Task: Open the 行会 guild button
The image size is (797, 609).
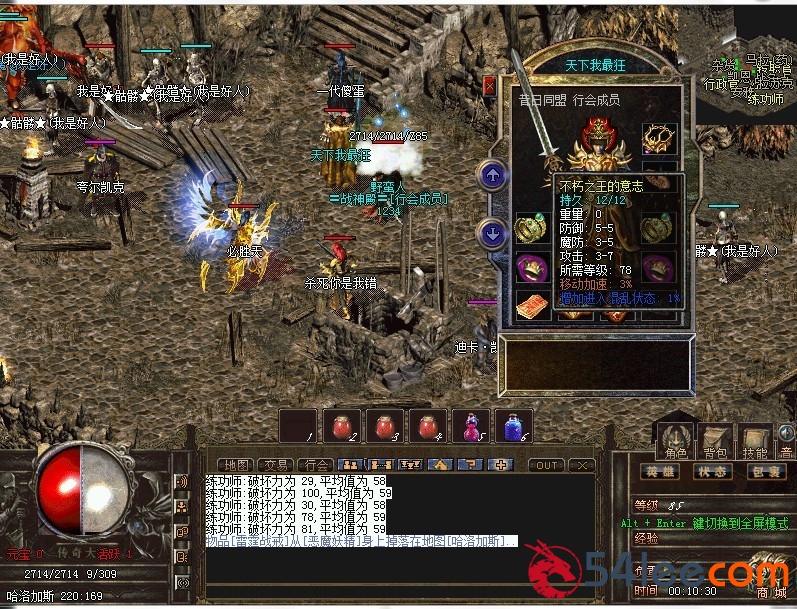Action: (315, 465)
